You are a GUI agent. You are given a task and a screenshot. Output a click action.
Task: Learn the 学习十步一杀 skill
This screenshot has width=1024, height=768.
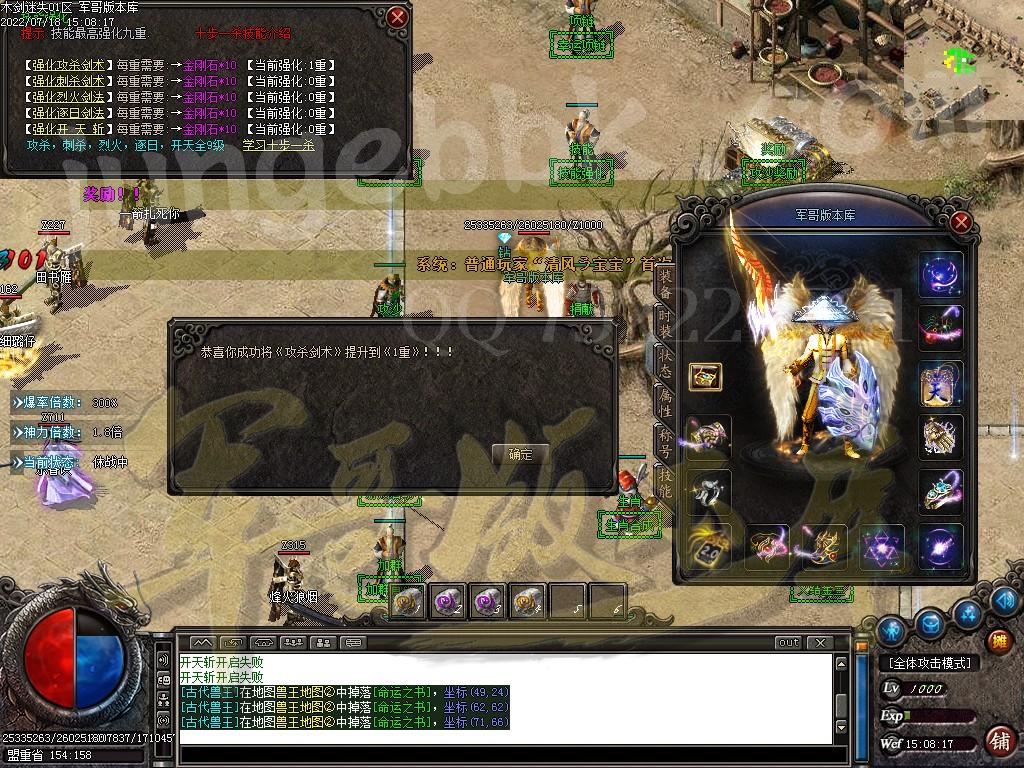278,145
